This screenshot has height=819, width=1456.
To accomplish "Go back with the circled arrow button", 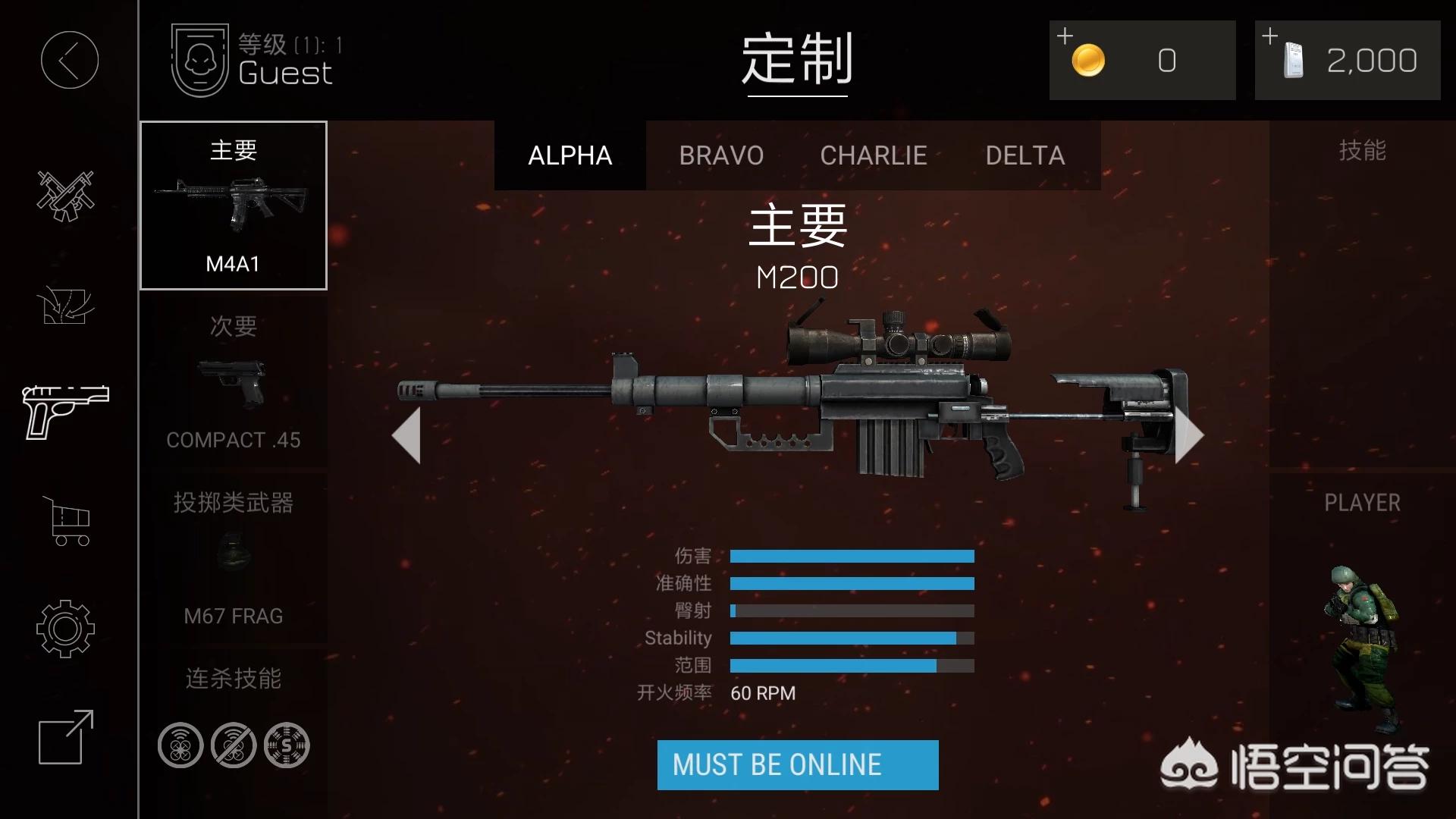I will point(69,60).
